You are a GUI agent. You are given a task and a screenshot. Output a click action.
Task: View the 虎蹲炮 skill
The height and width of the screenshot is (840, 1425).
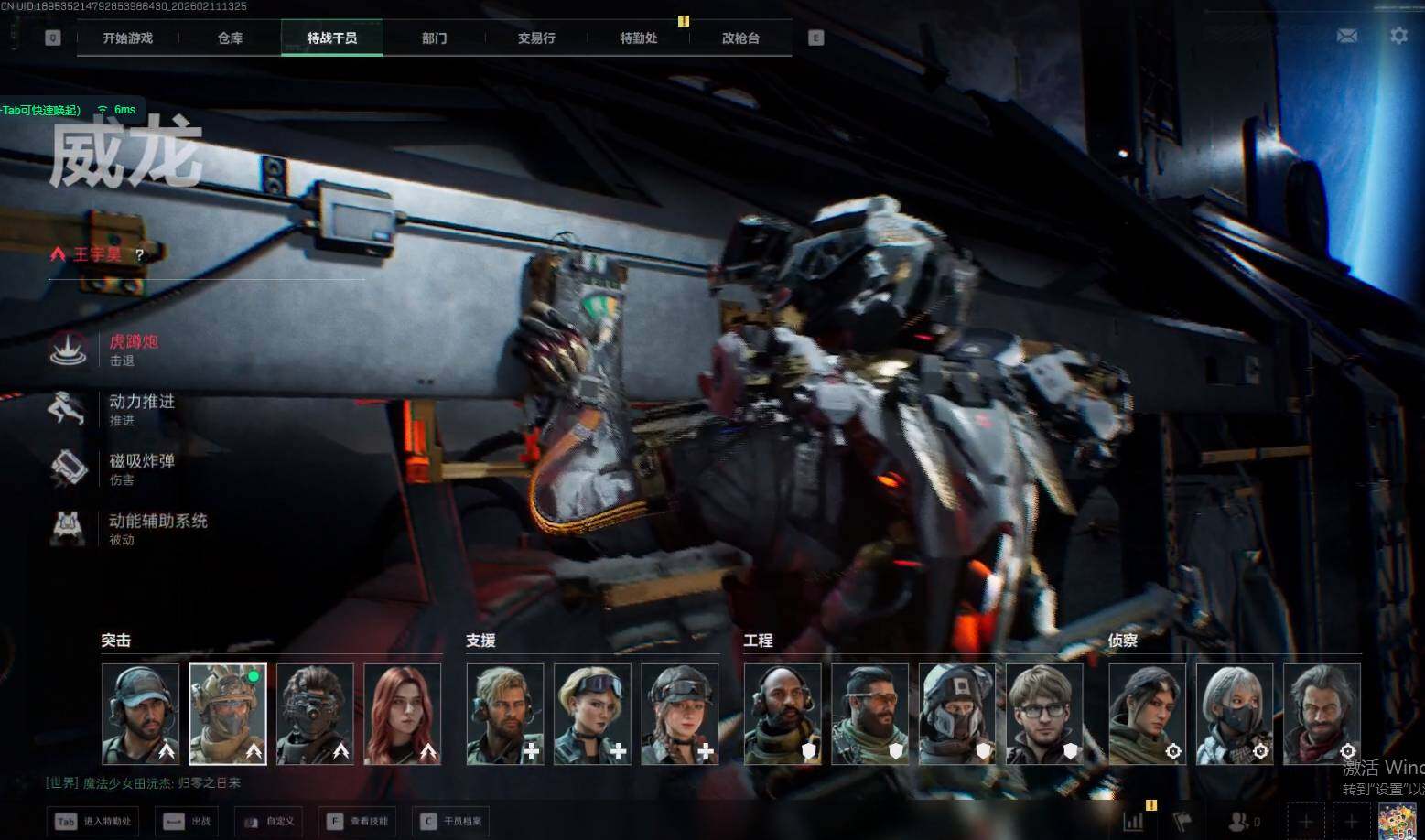[134, 349]
